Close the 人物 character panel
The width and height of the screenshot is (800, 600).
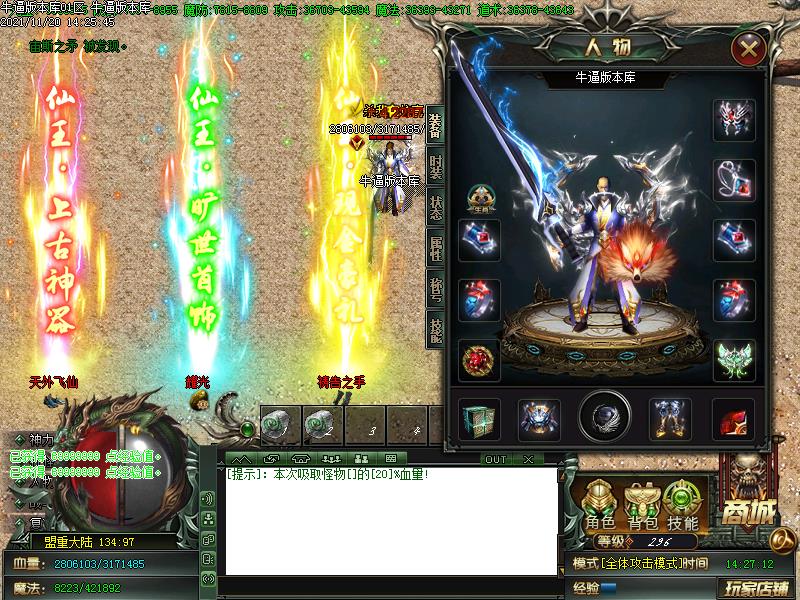tap(749, 49)
